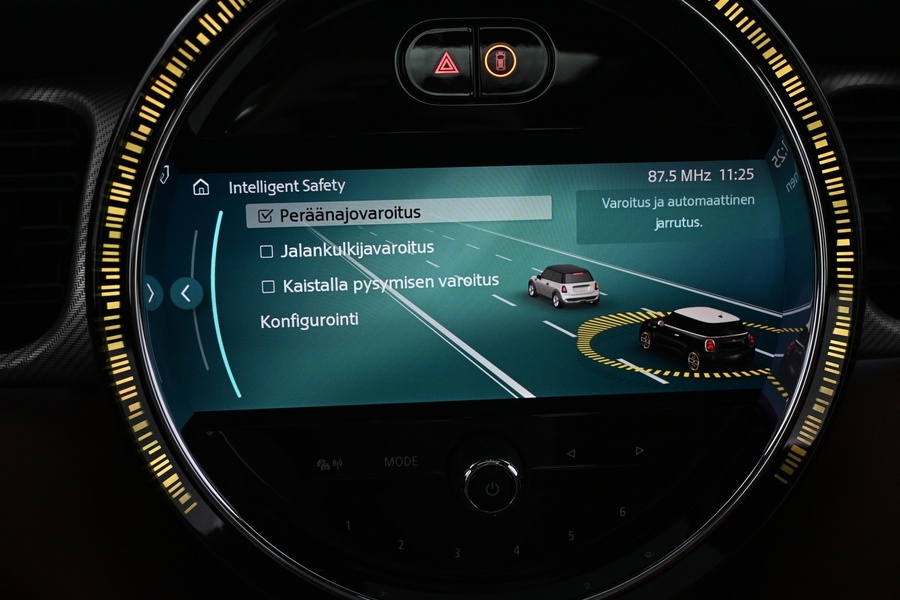The image size is (900, 600).
Task: Click the right-pointing arrow button
Action: (152, 293)
